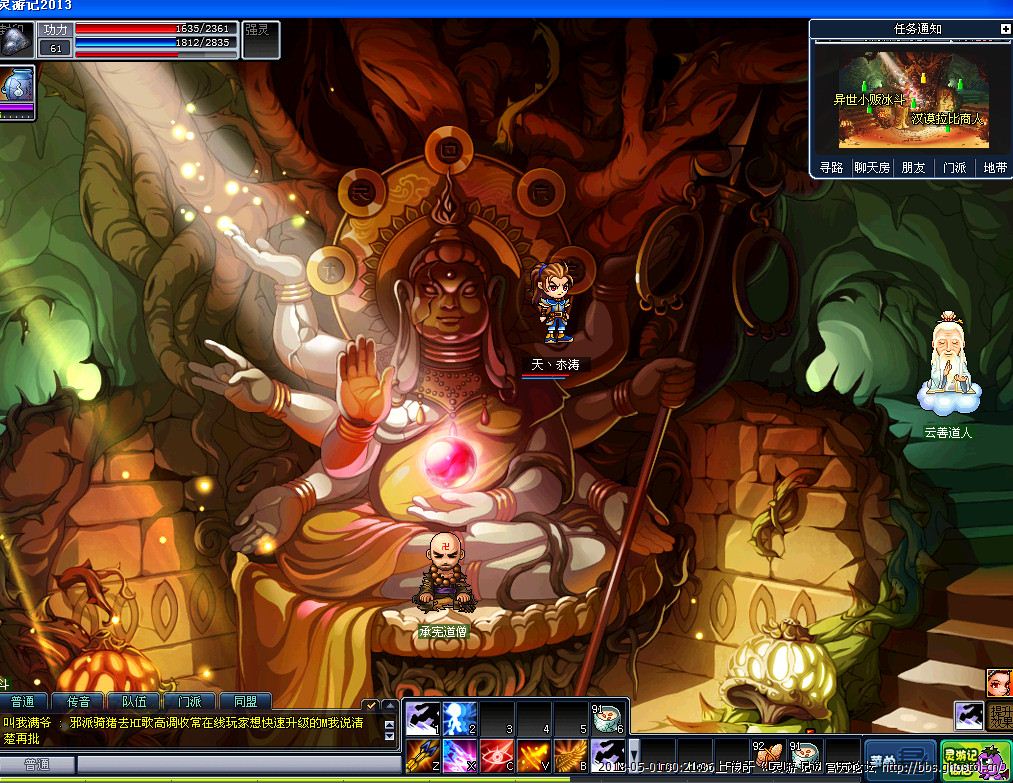The width and height of the screenshot is (1013, 783).
Task: Switch to the 普通 chat tab
Action: pyautogui.click(x=22, y=702)
